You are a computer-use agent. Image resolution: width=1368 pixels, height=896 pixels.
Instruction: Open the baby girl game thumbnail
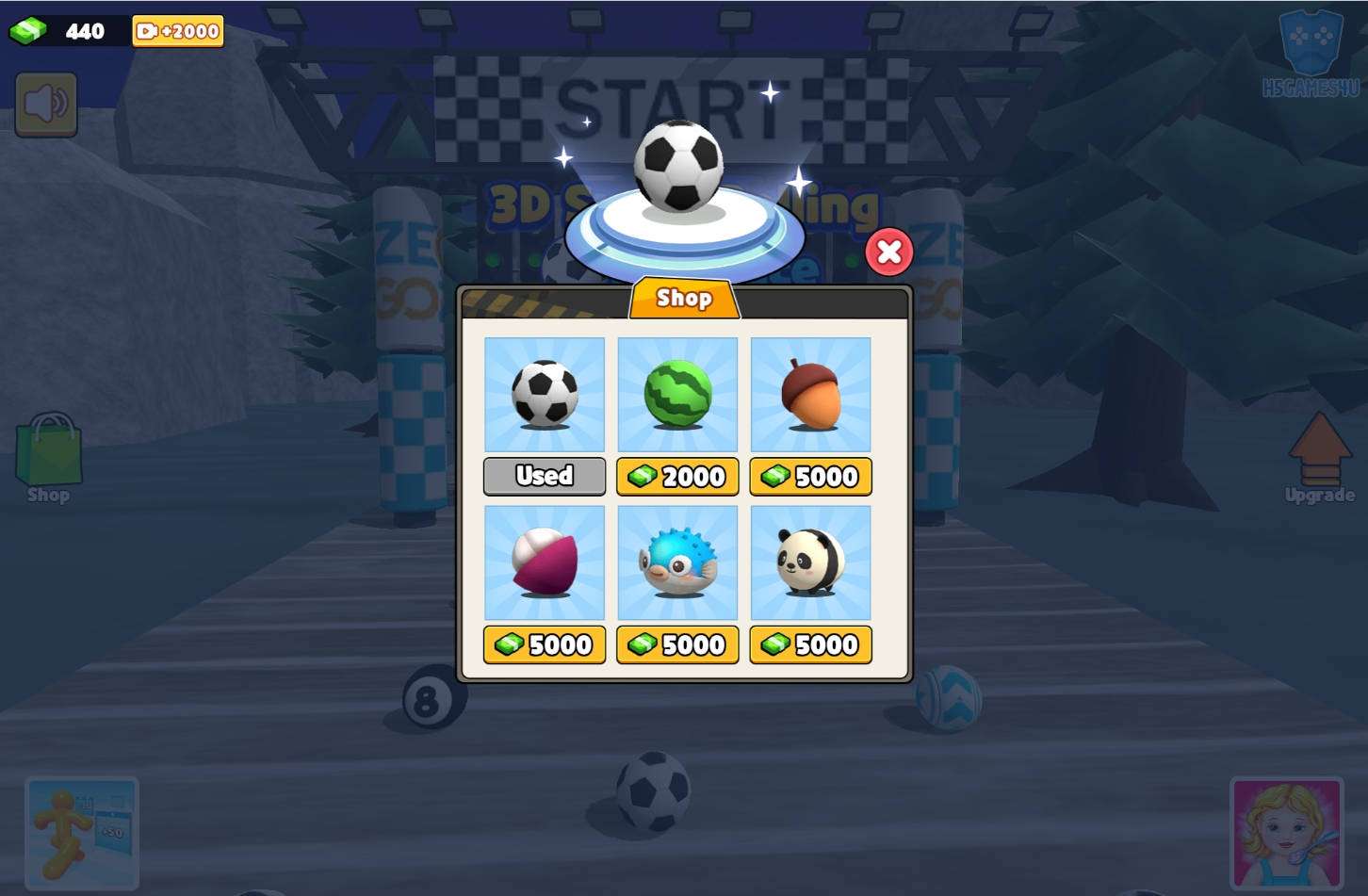[x=1286, y=833]
